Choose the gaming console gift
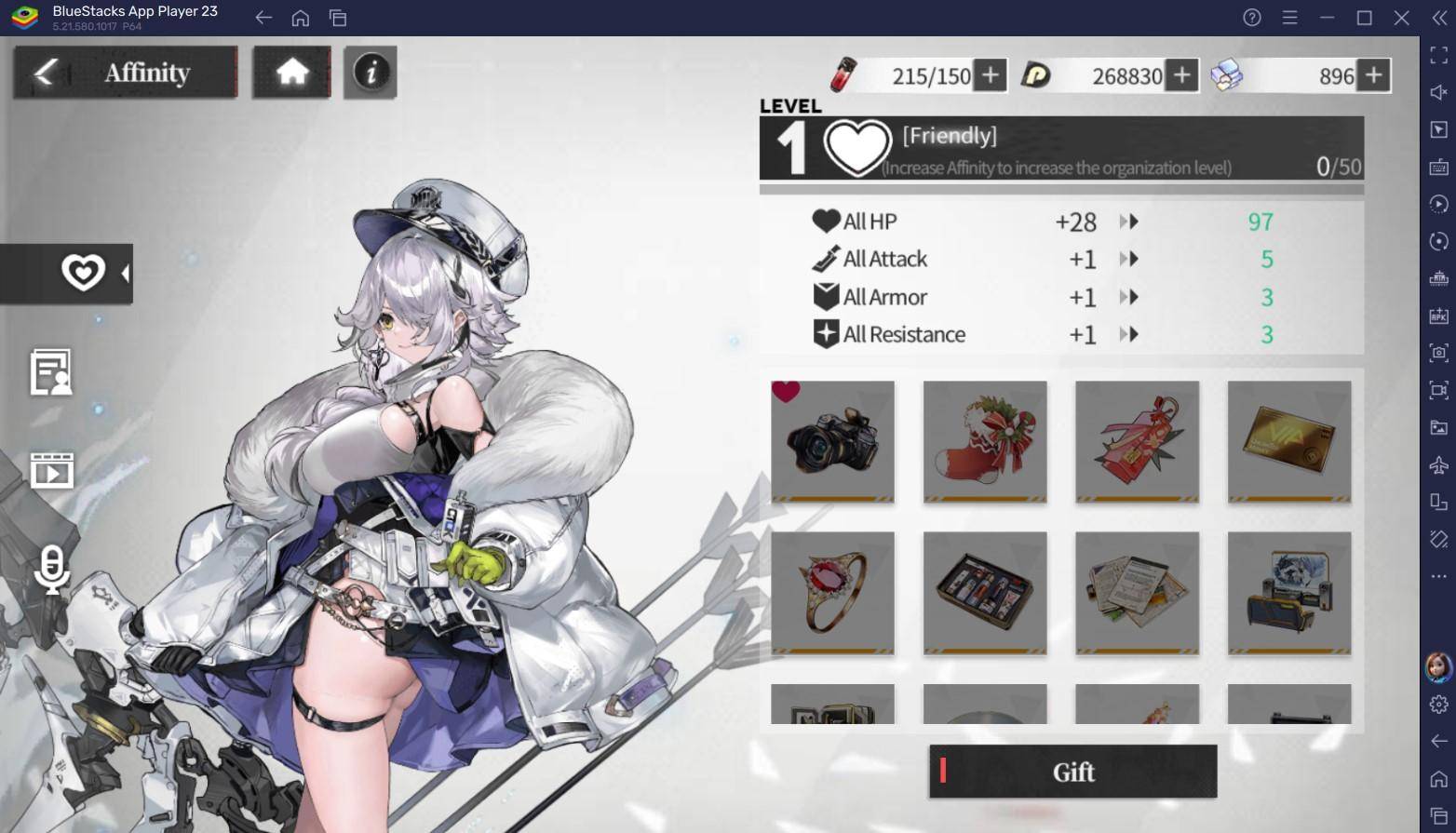1456x833 pixels. (x=1289, y=592)
